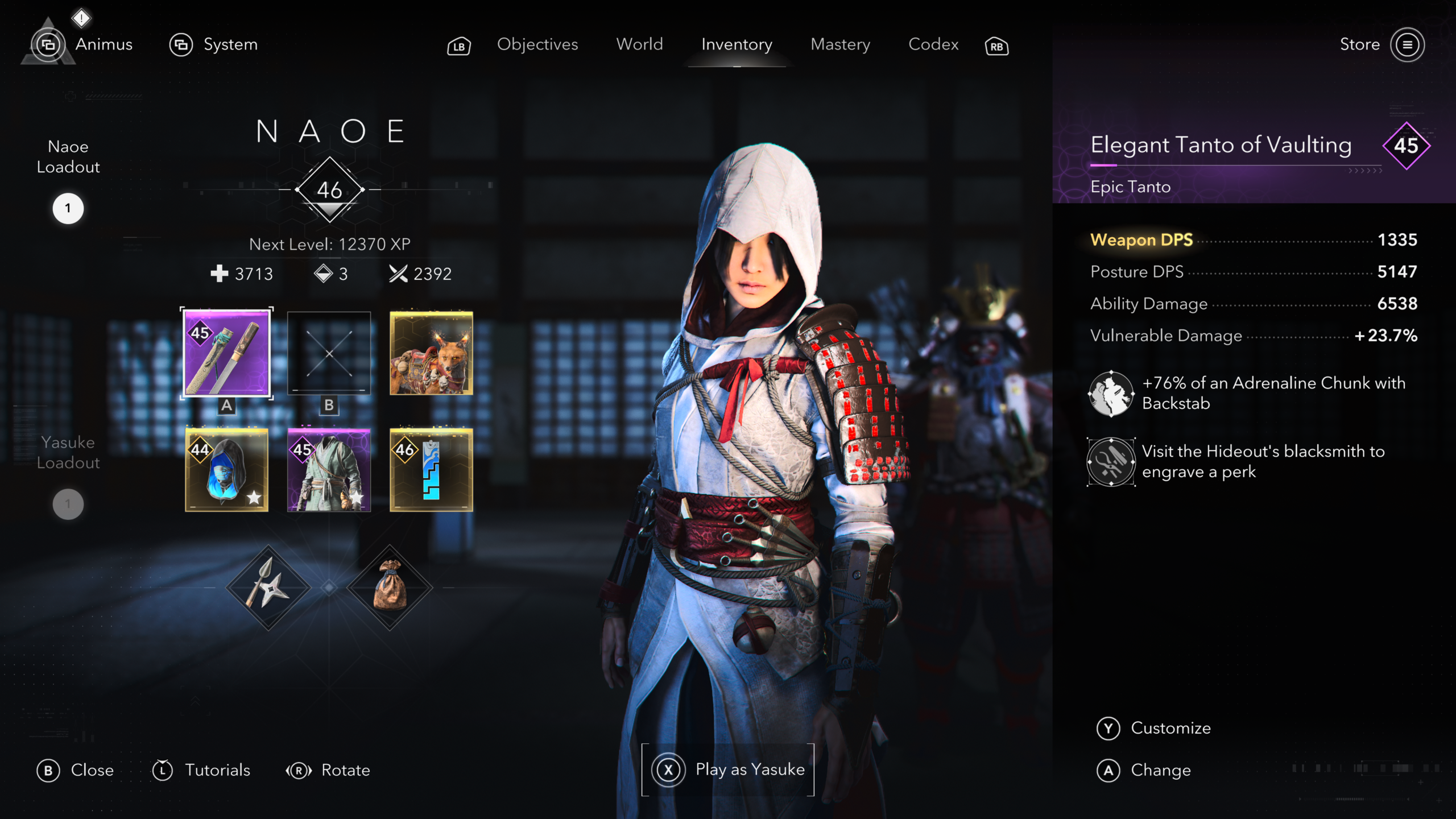
Task: Go to the Mastery tab
Action: tap(840, 44)
